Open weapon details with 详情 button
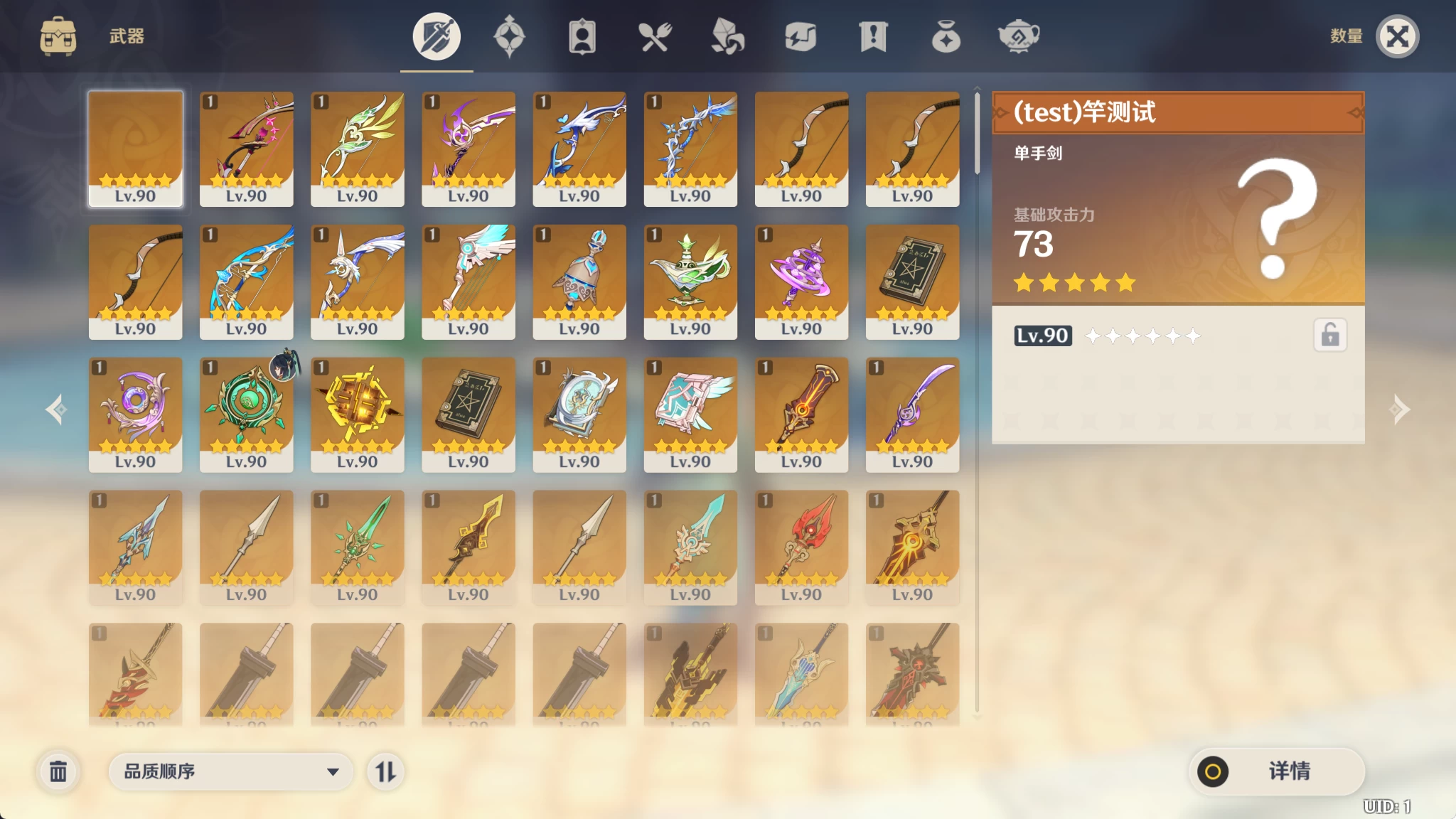This screenshot has width=1456, height=819. pyautogui.click(x=1276, y=771)
